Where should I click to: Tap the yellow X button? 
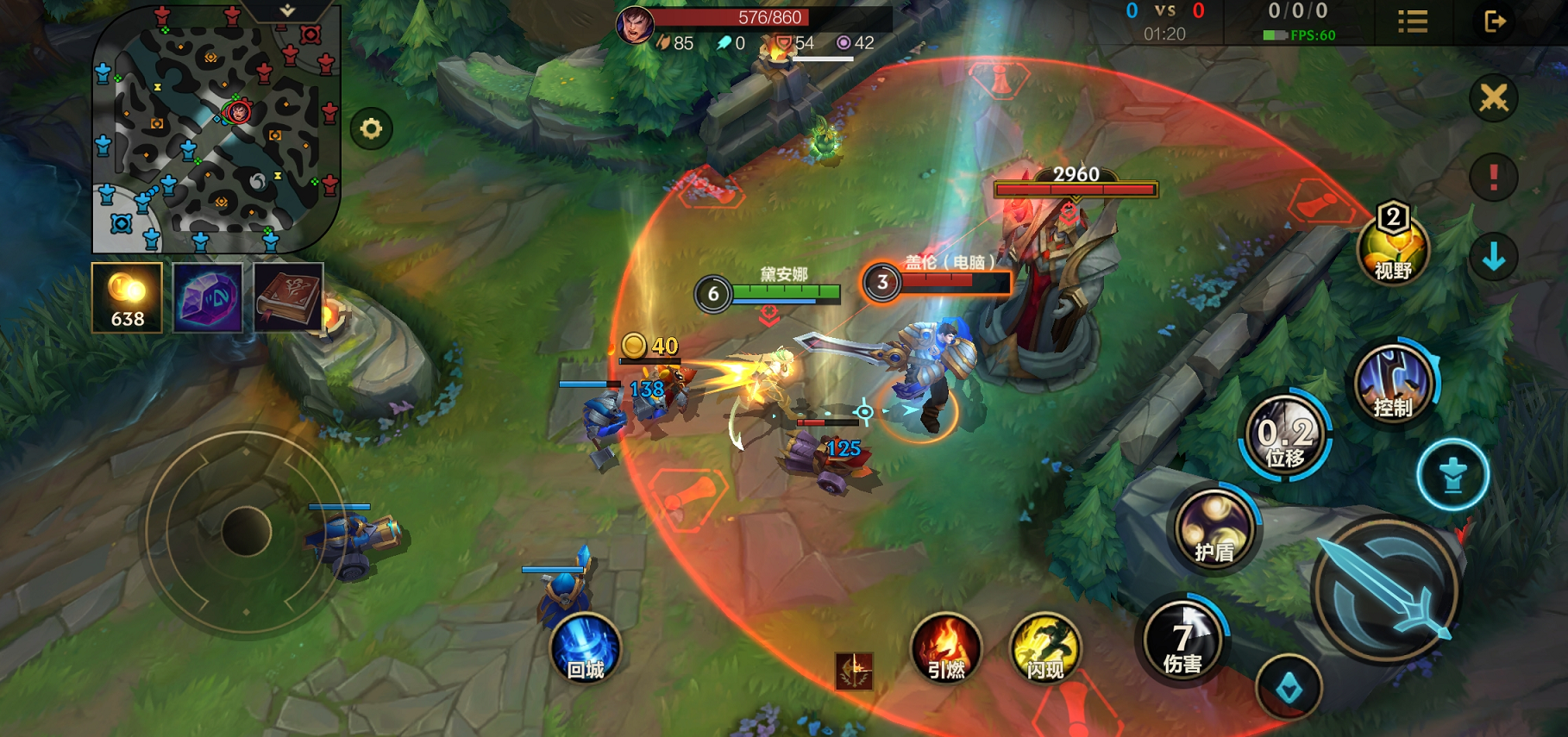[x=1494, y=98]
